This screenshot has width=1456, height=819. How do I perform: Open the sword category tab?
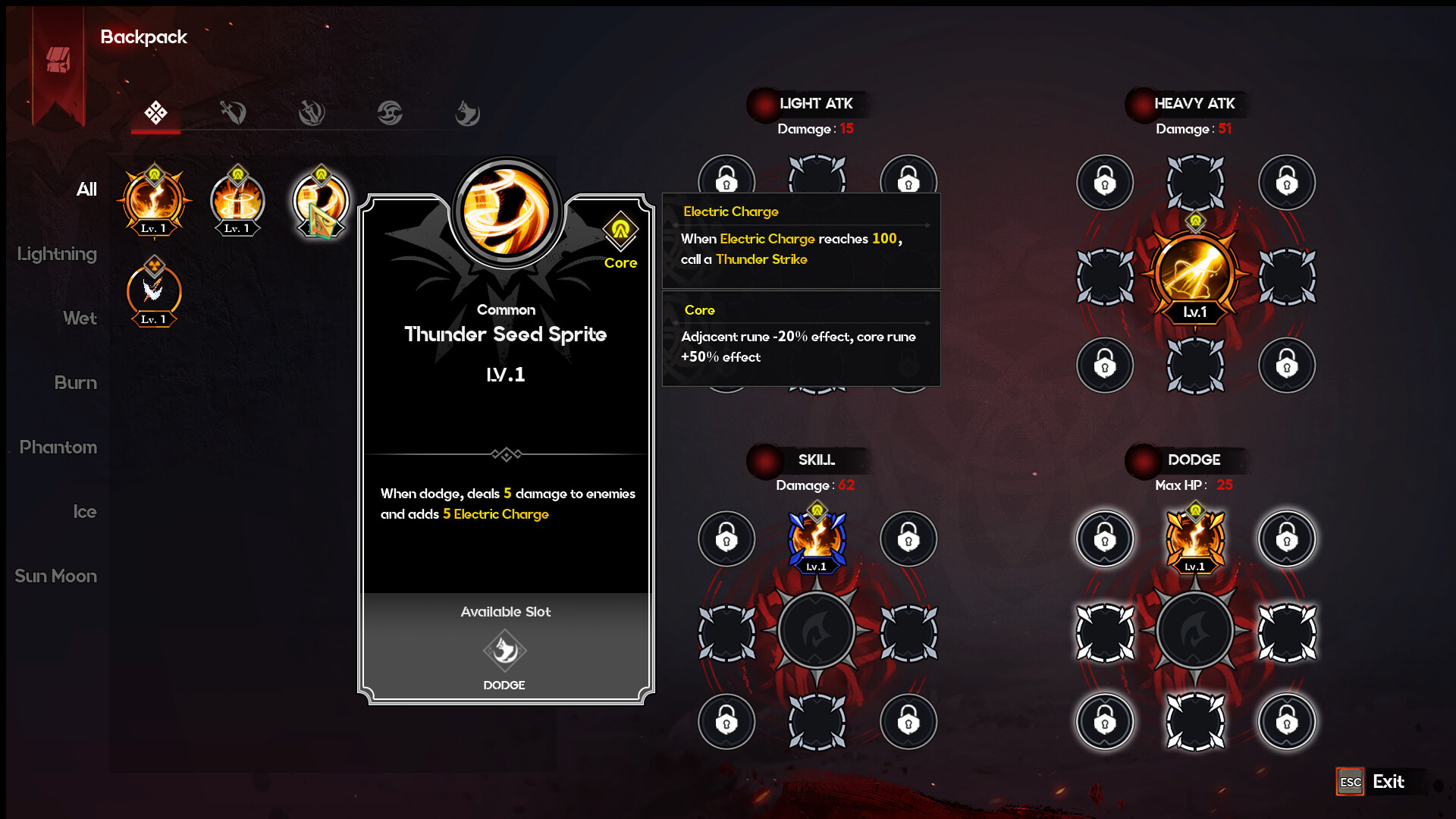(231, 112)
